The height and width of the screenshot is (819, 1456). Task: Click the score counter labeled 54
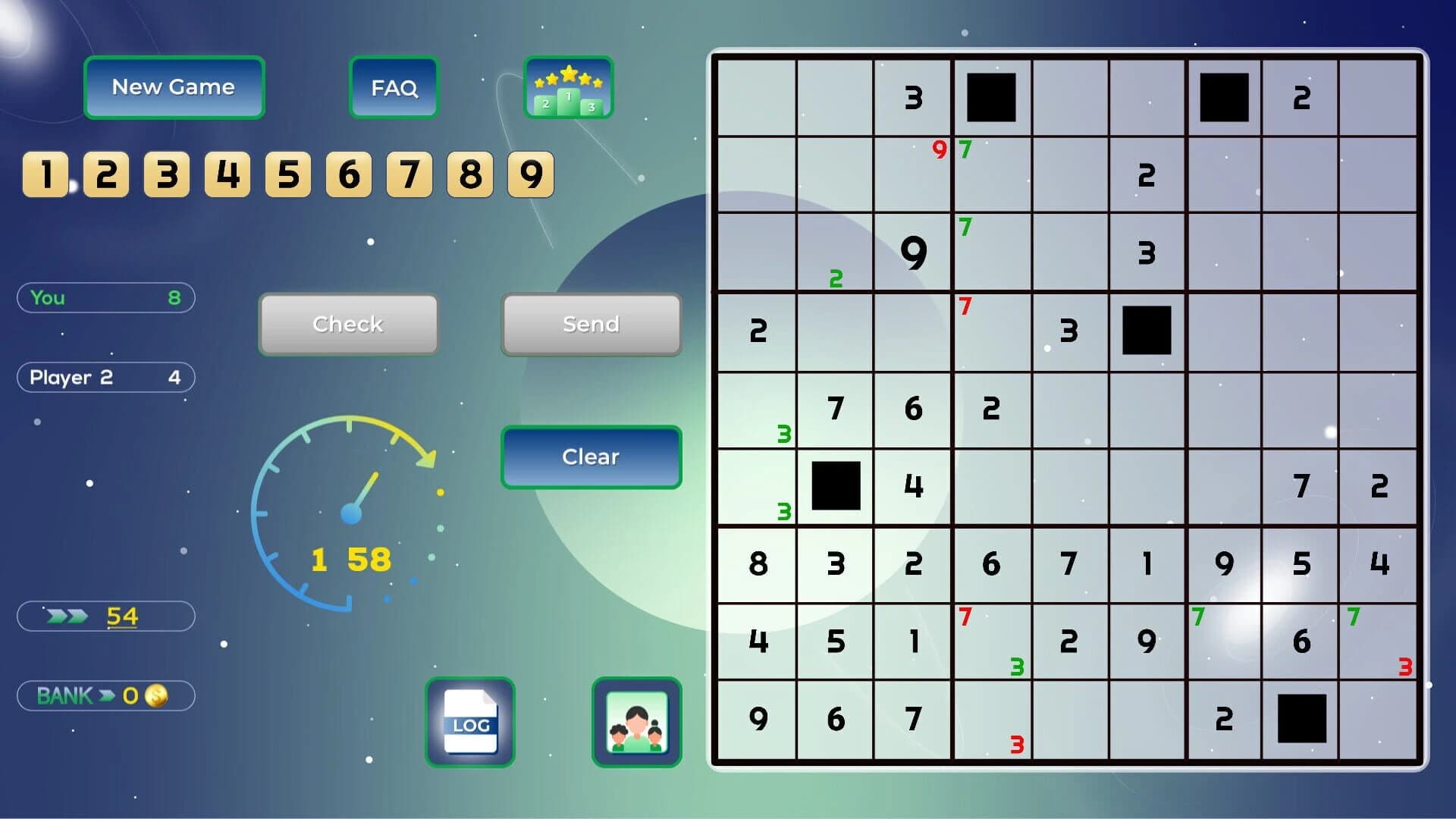tap(105, 616)
